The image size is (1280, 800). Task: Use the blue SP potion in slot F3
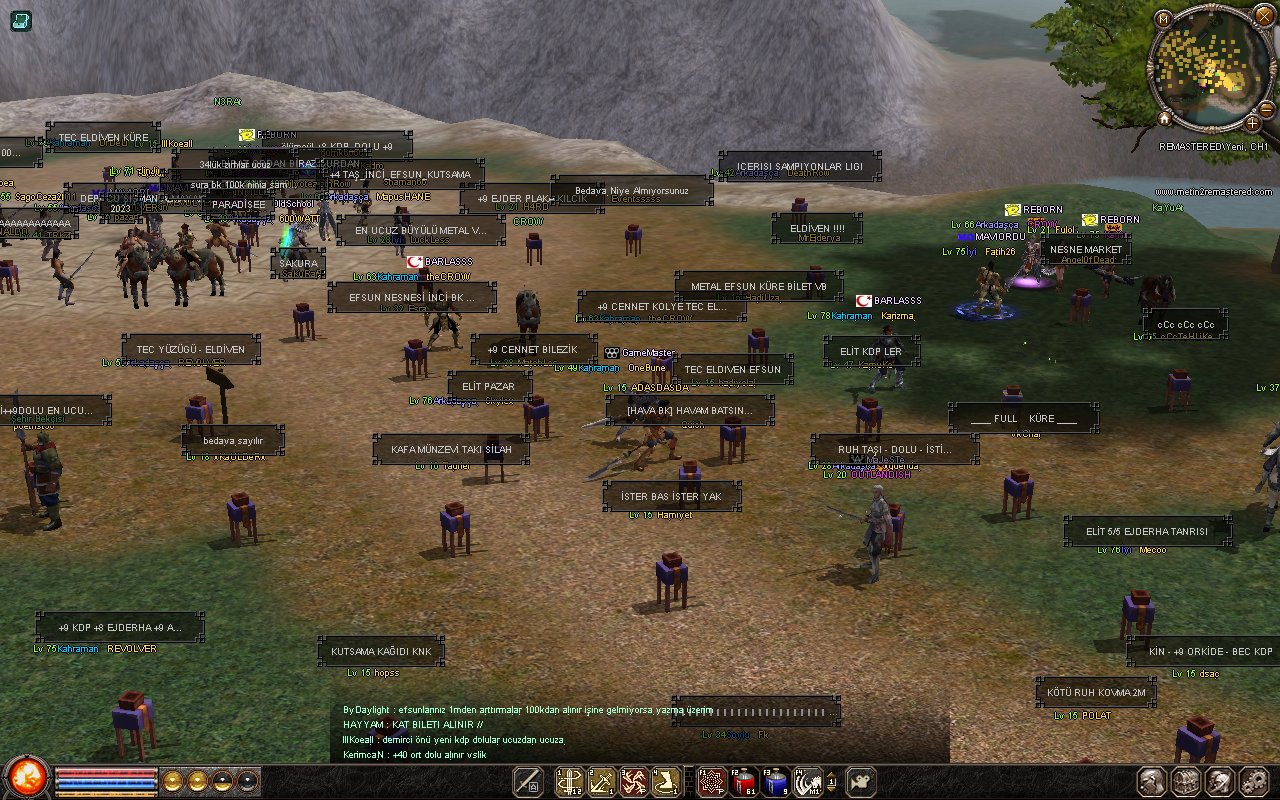(775, 783)
